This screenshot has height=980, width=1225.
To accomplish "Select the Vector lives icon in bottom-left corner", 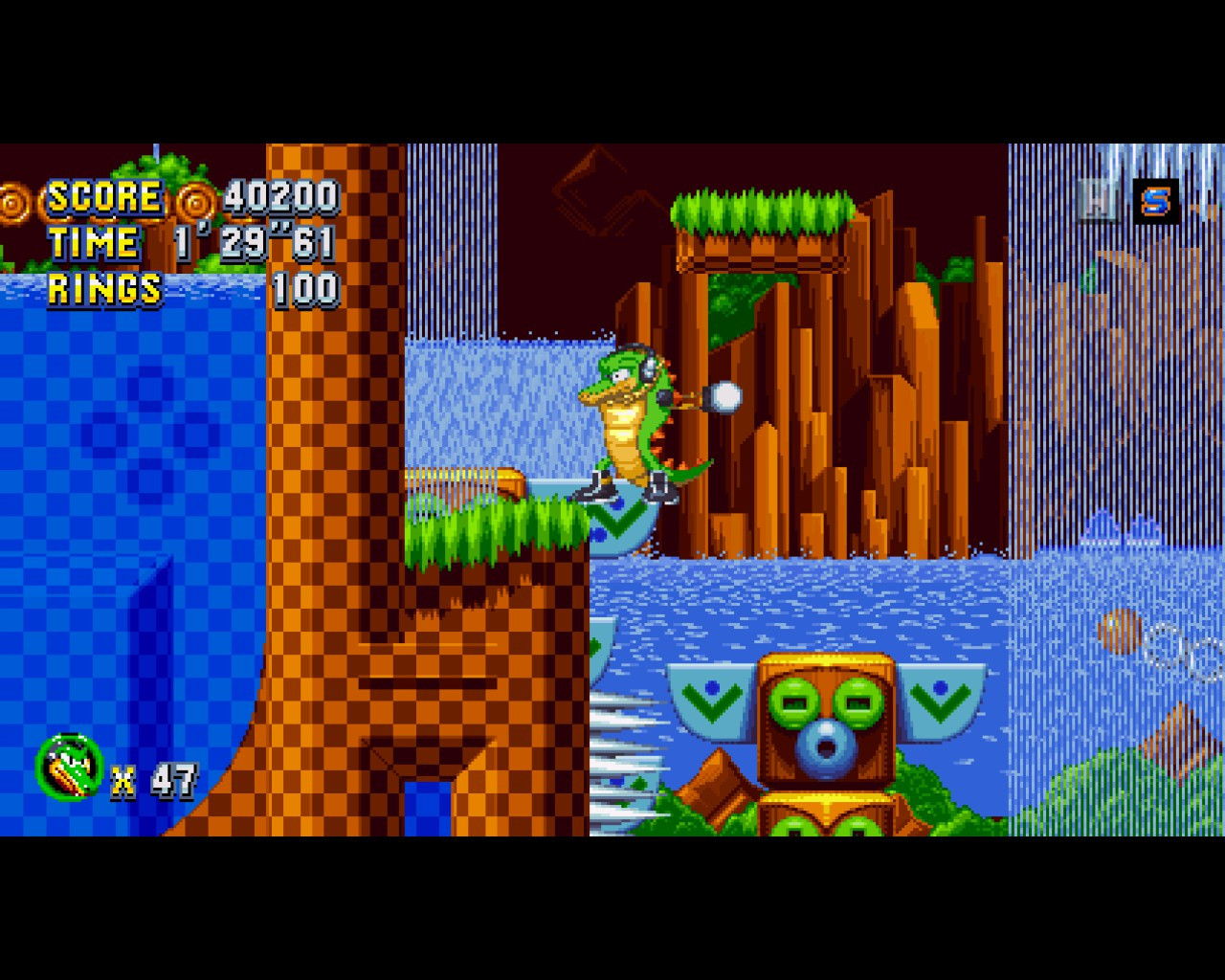I will tap(69, 764).
